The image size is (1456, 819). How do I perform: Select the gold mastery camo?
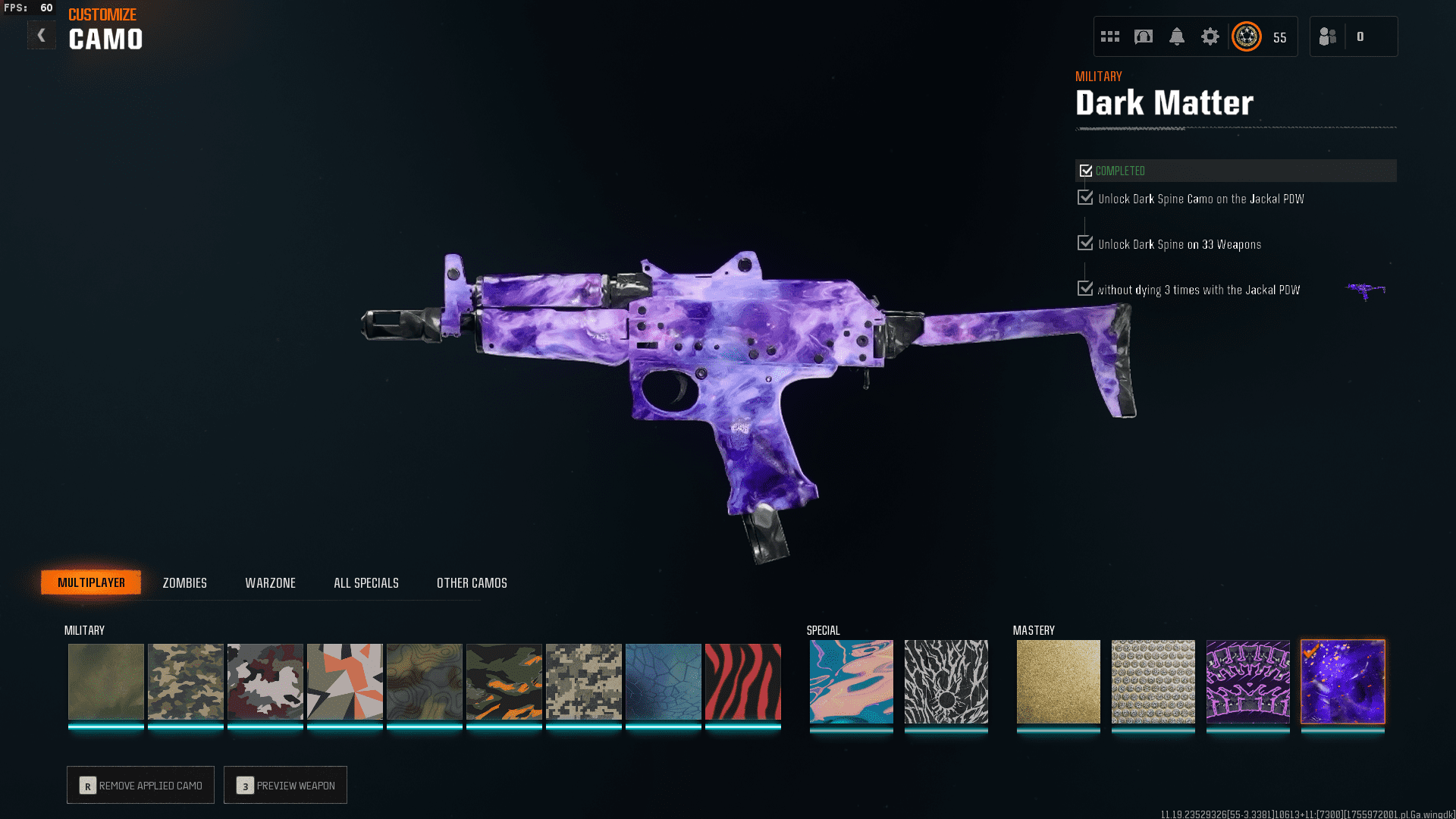tap(1058, 681)
